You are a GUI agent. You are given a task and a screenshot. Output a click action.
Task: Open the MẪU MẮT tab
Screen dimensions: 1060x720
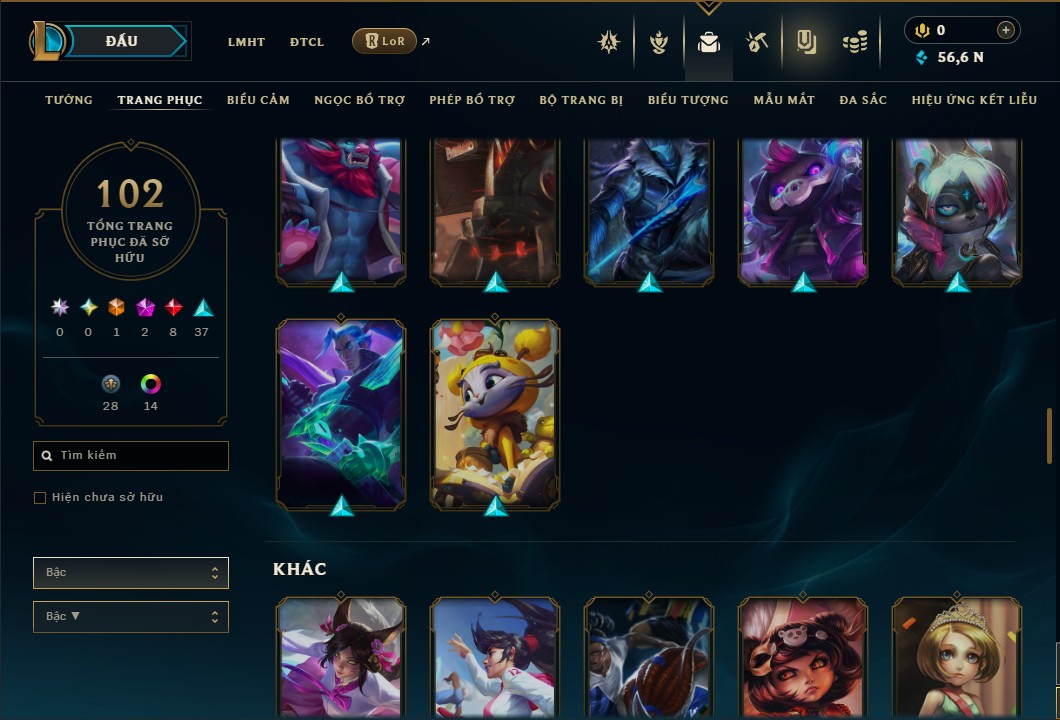point(784,100)
